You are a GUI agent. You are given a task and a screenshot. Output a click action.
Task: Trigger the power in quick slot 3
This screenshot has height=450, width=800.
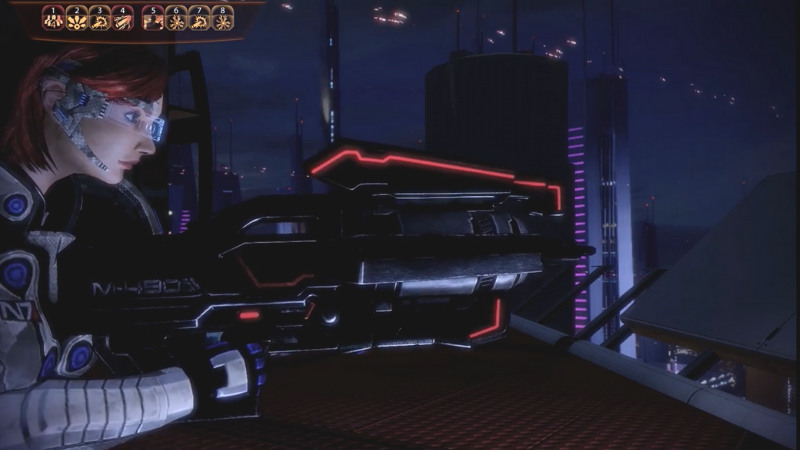tap(100, 20)
